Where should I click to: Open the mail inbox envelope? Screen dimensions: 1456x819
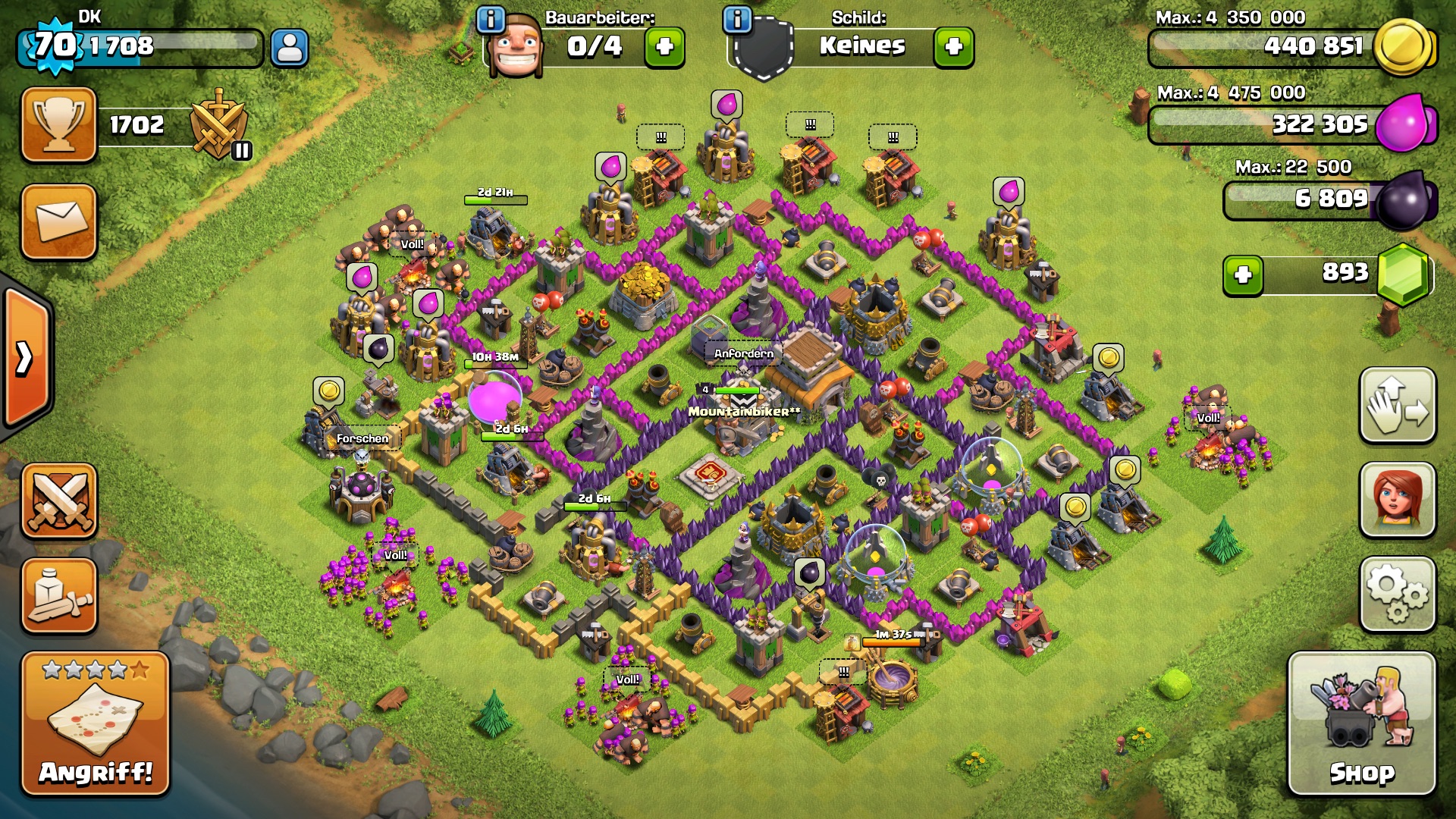59,221
